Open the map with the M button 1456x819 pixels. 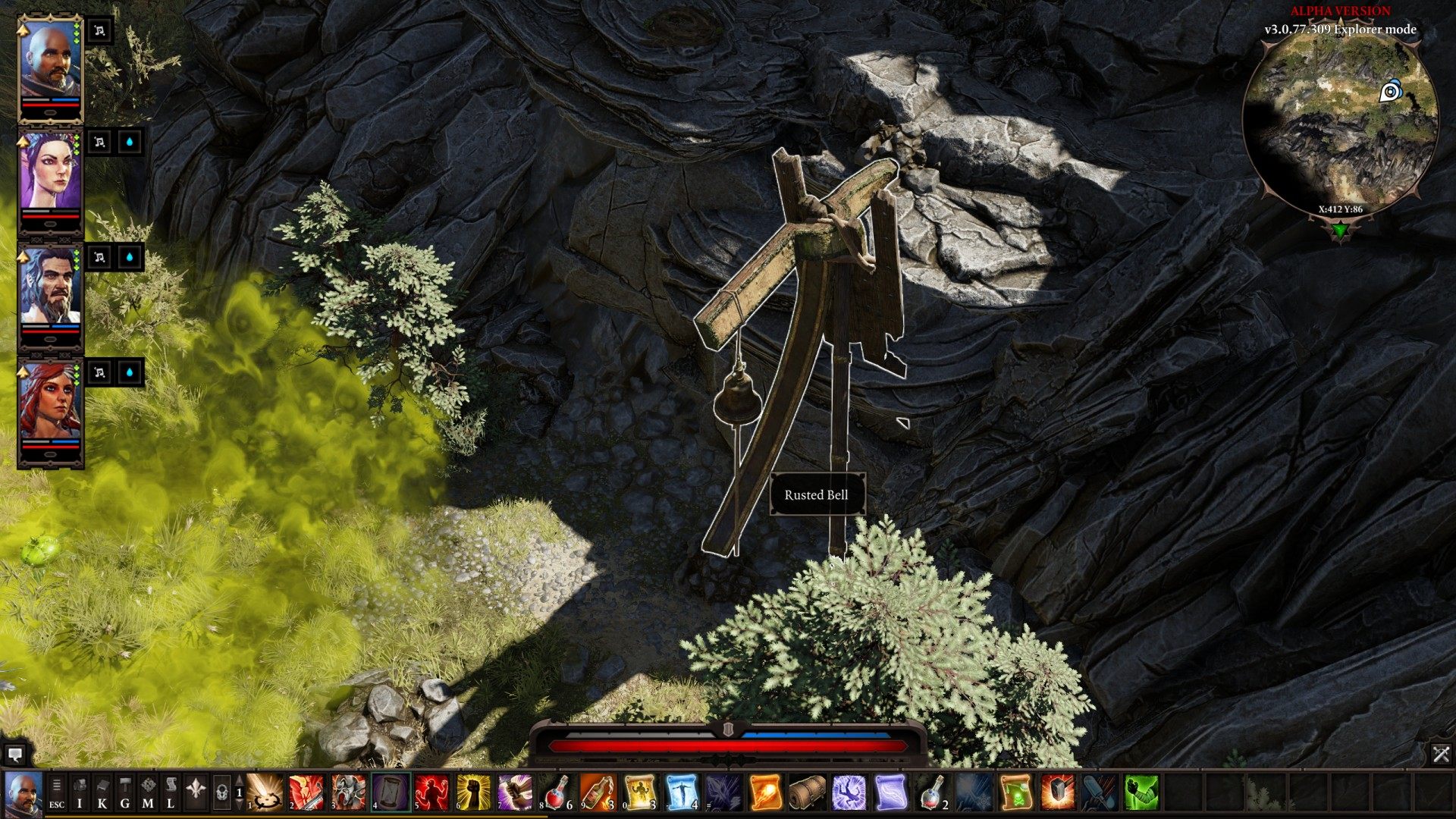click(148, 792)
